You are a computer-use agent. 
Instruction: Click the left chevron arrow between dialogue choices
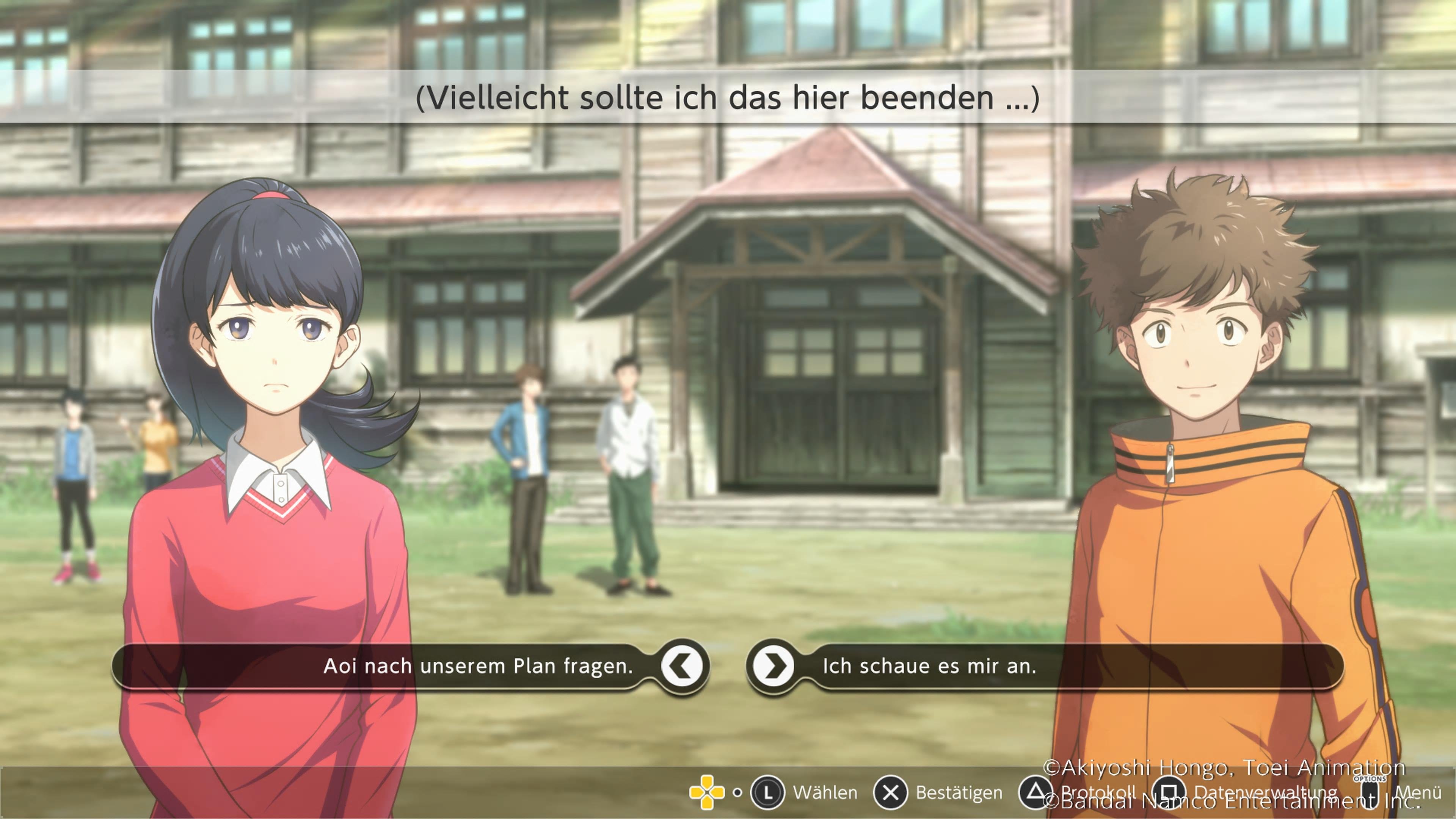coord(683,666)
